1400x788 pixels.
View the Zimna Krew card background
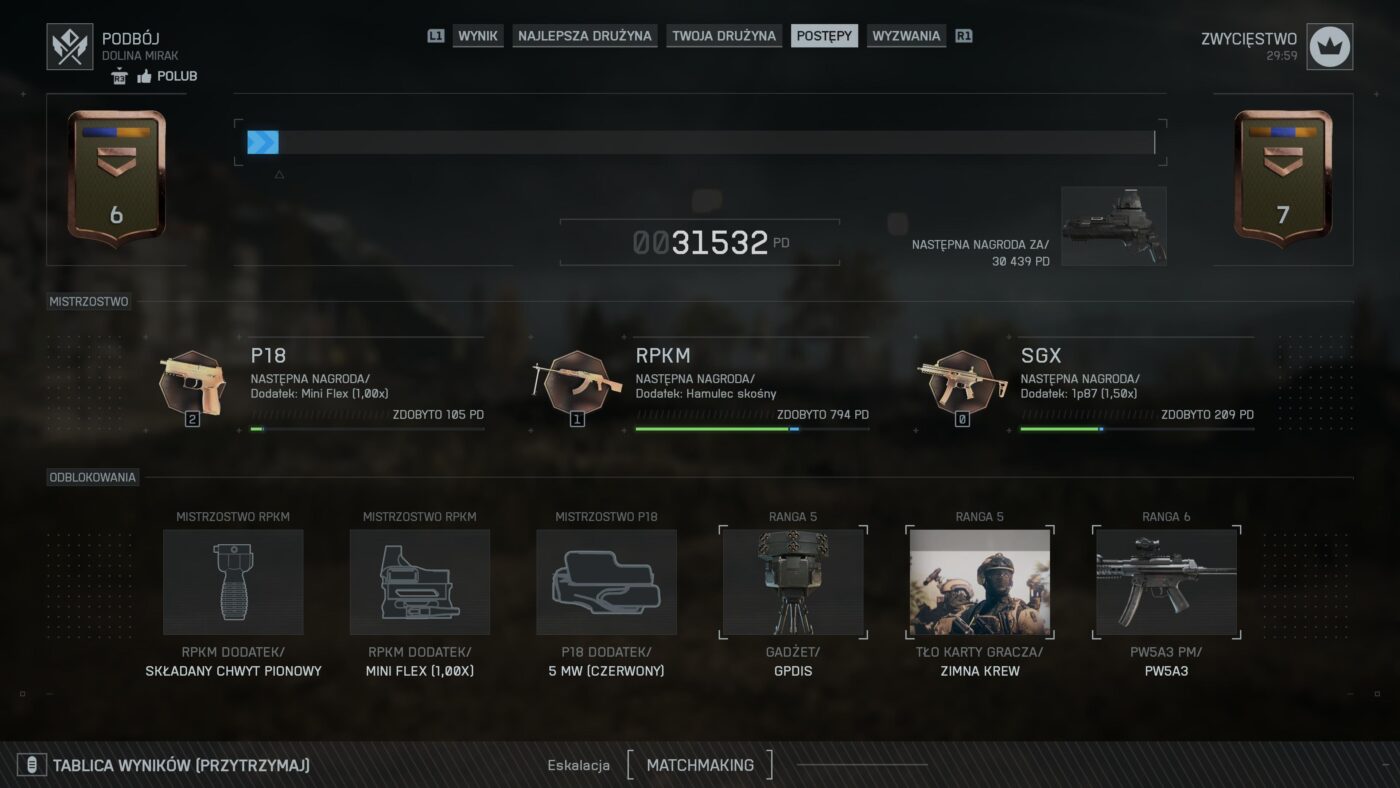pyautogui.click(x=980, y=582)
